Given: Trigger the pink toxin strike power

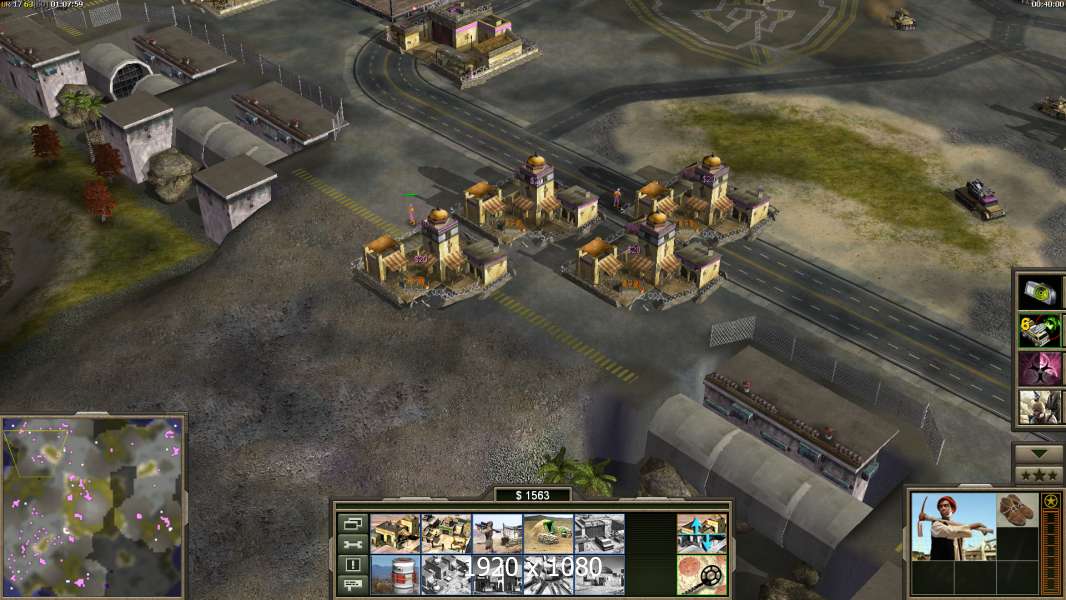Looking at the screenshot, I should pos(1040,368).
